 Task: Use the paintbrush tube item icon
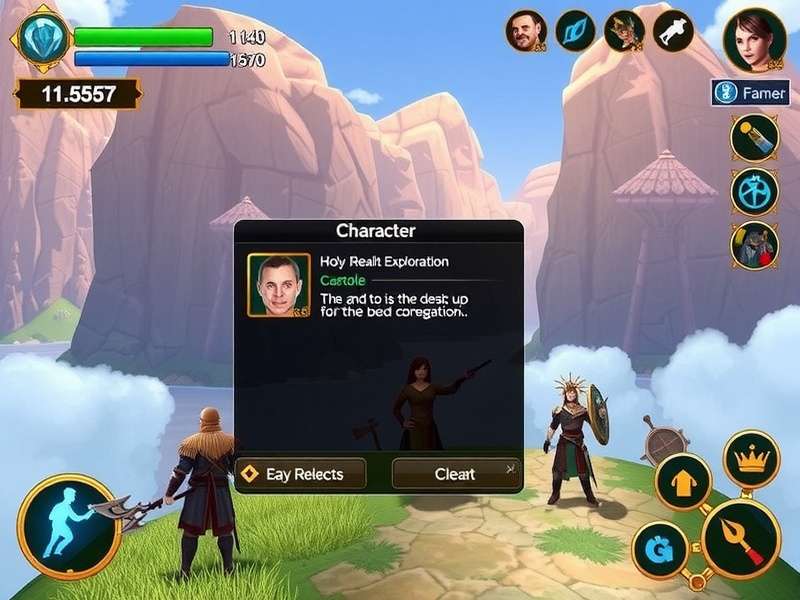click(754, 138)
